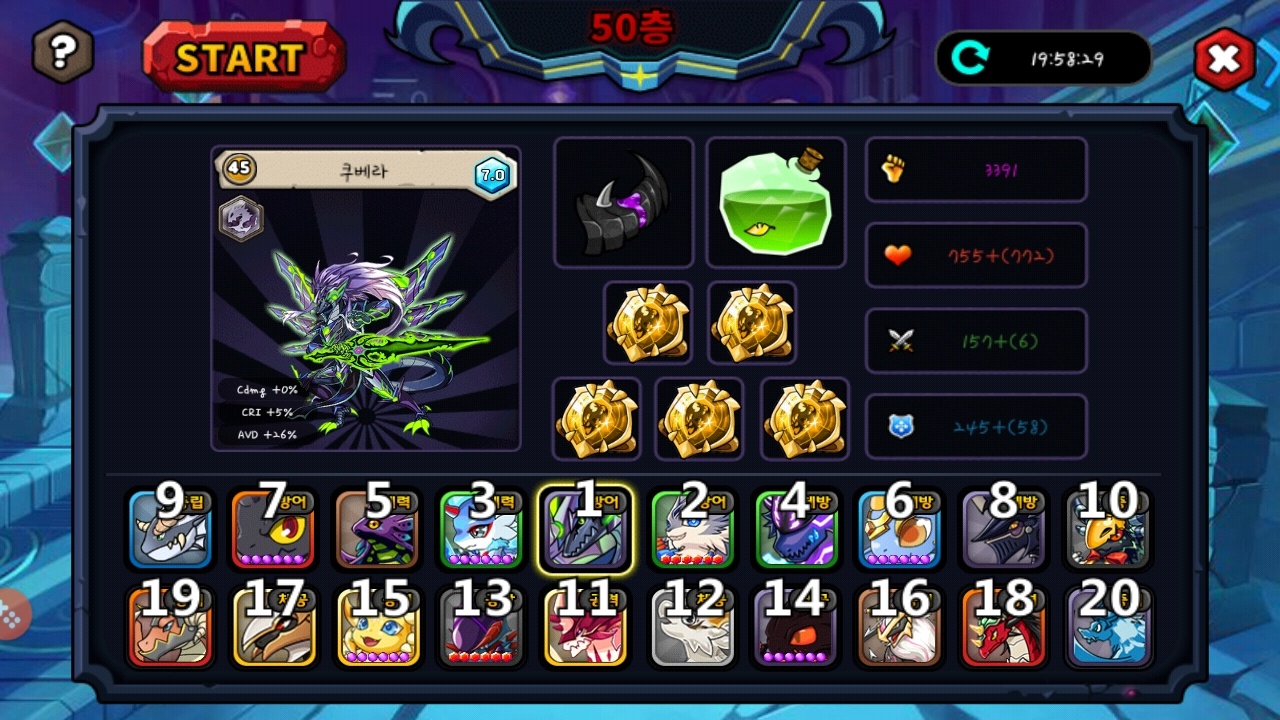Tap the cyan refresh arrow icon
Viewport: 1280px width, 720px height.
[968, 58]
